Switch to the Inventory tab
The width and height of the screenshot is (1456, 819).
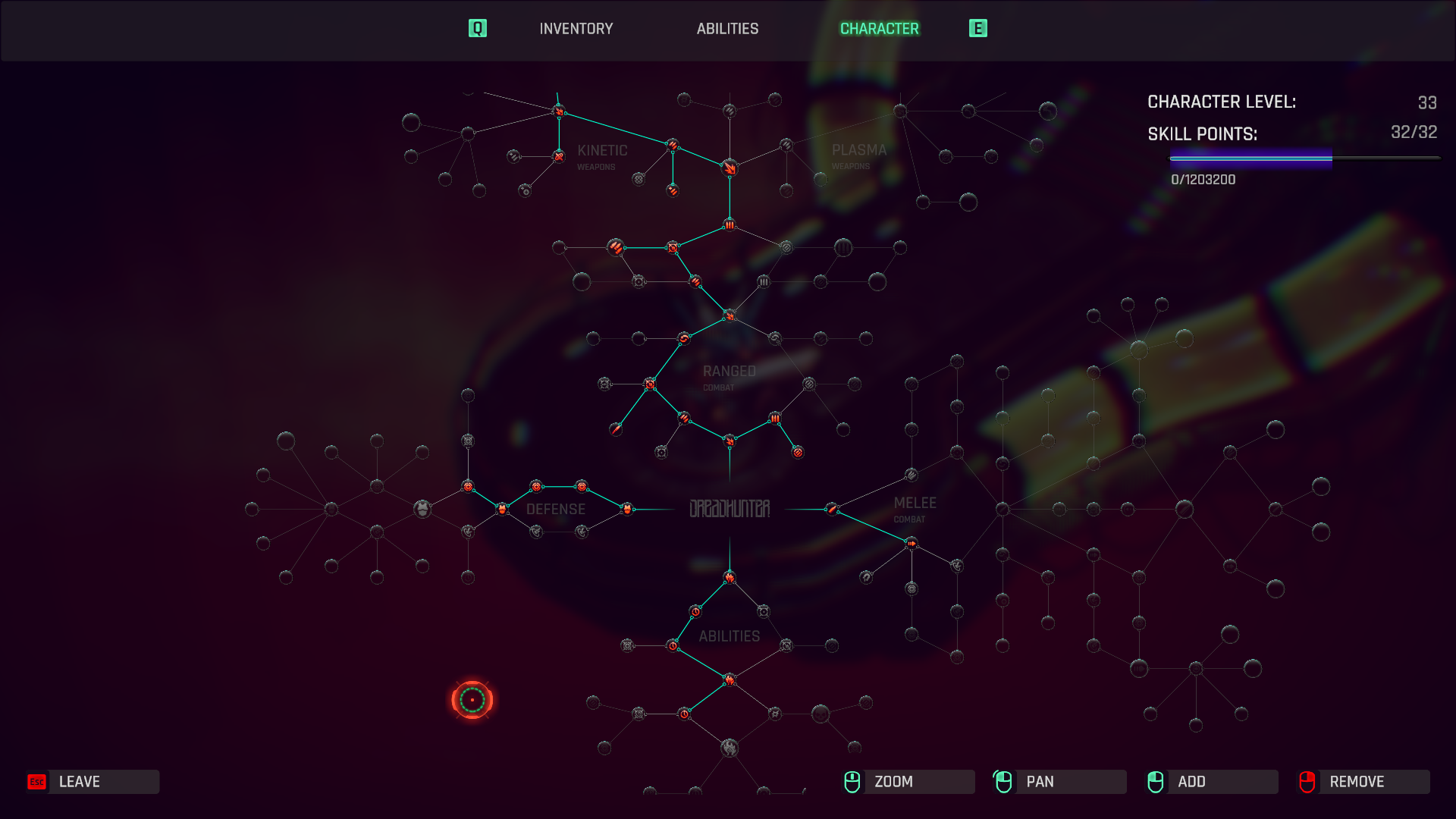(575, 29)
